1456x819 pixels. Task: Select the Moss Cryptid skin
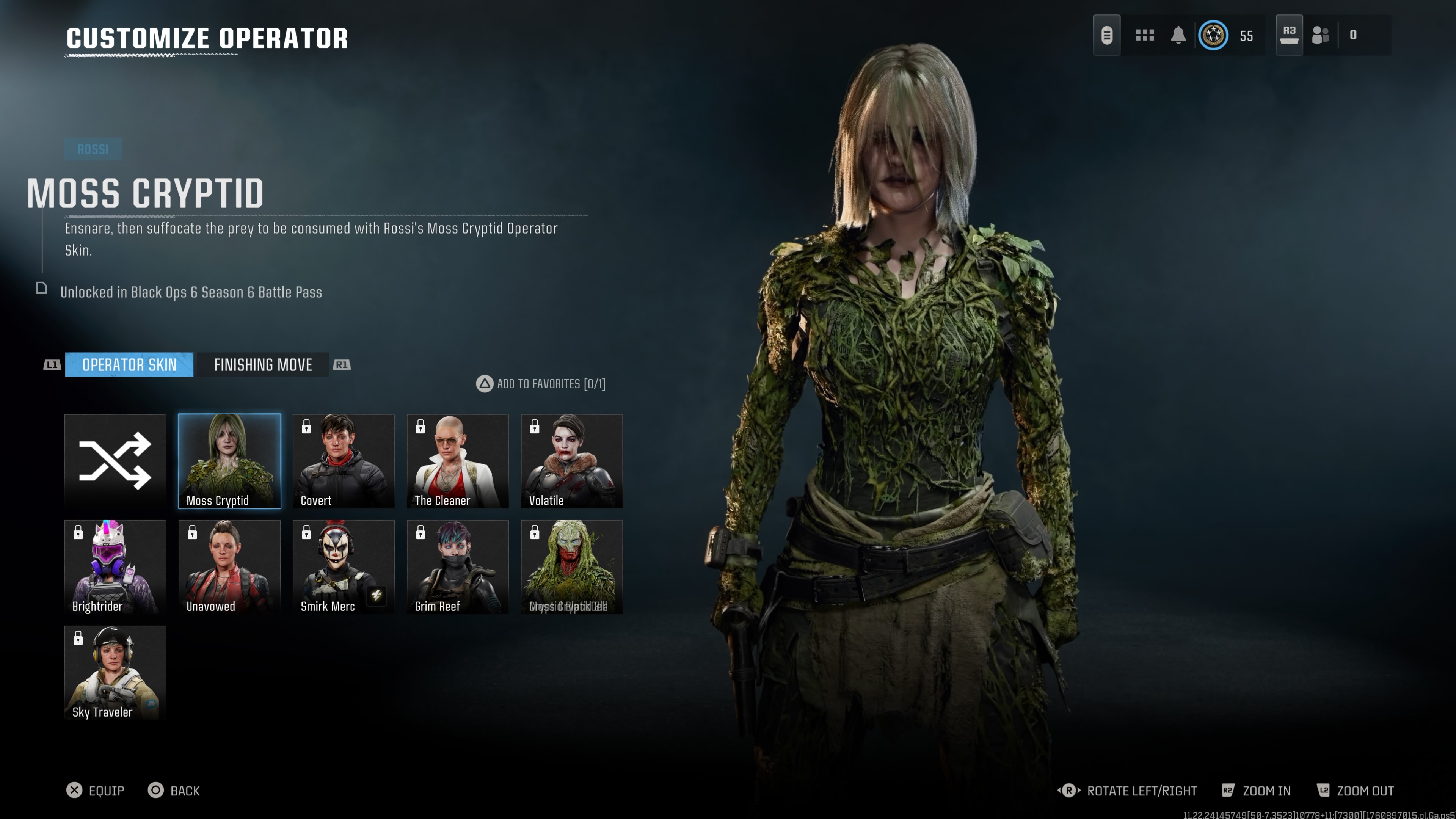coord(229,461)
